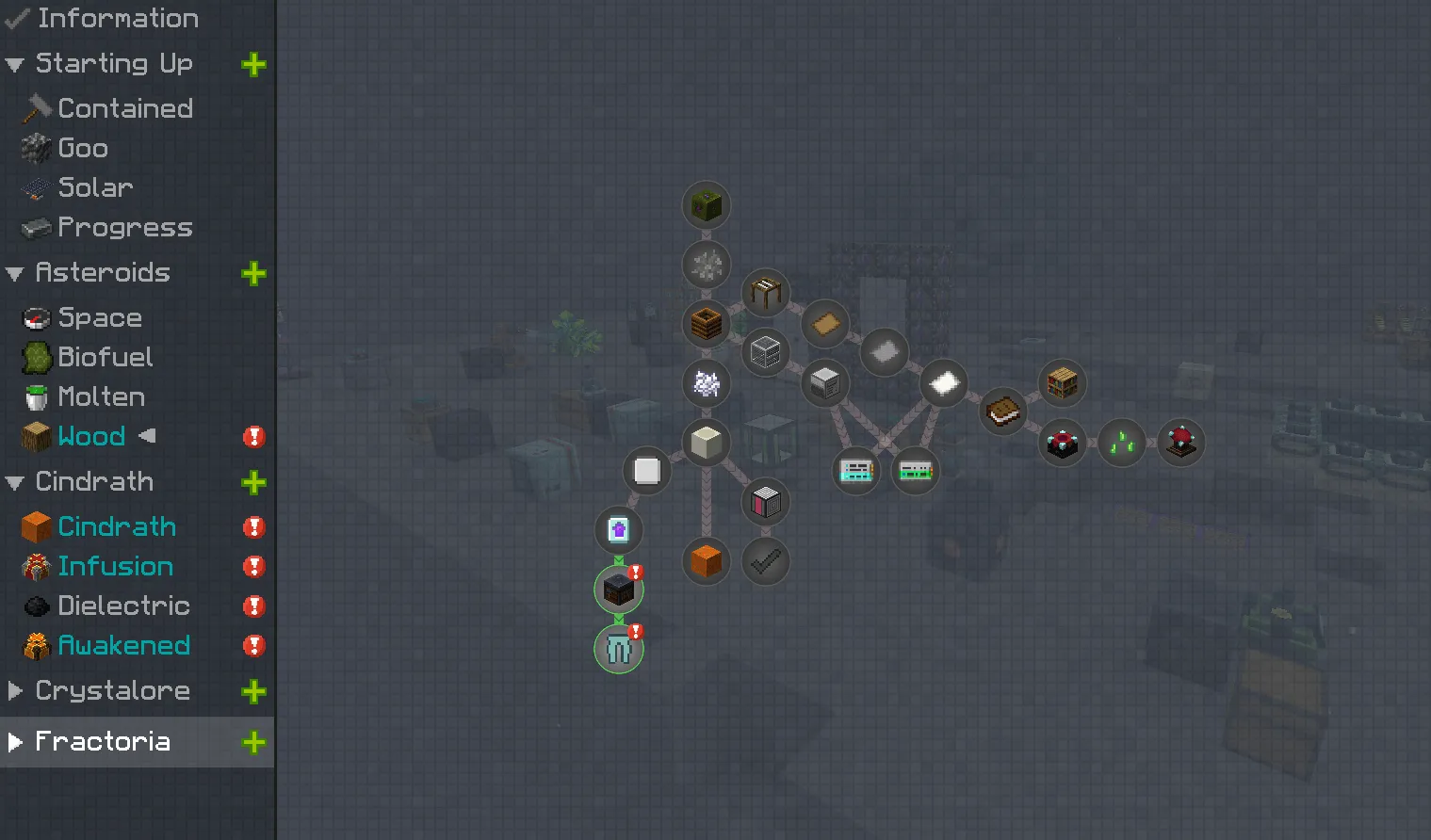Click the orange block icon beside Cindrath
The image size is (1431, 840).
click(x=34, y=526)
